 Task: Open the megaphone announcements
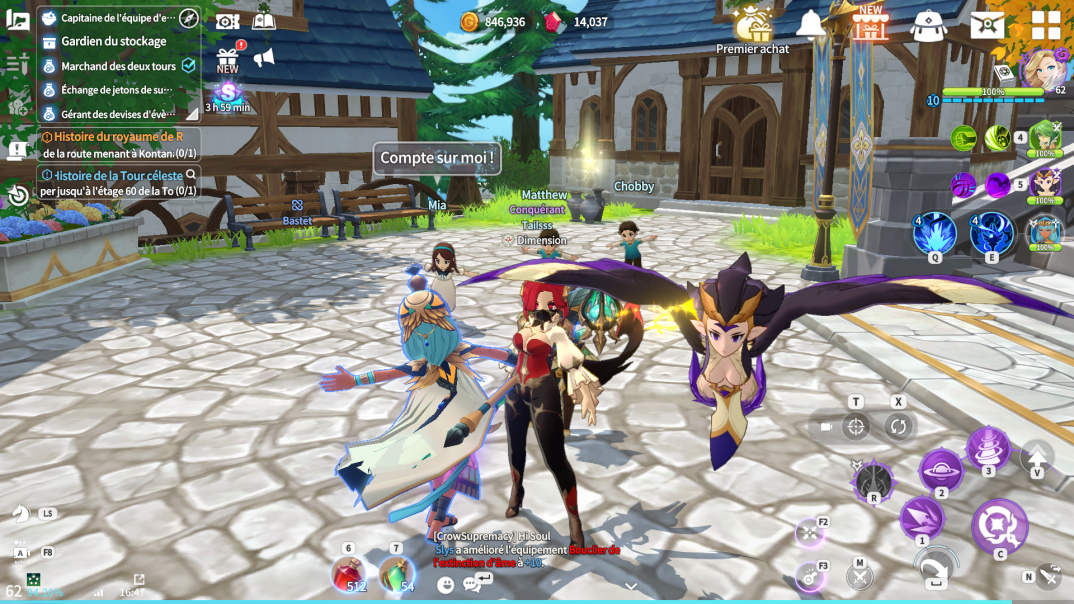[x=264, y=59]
